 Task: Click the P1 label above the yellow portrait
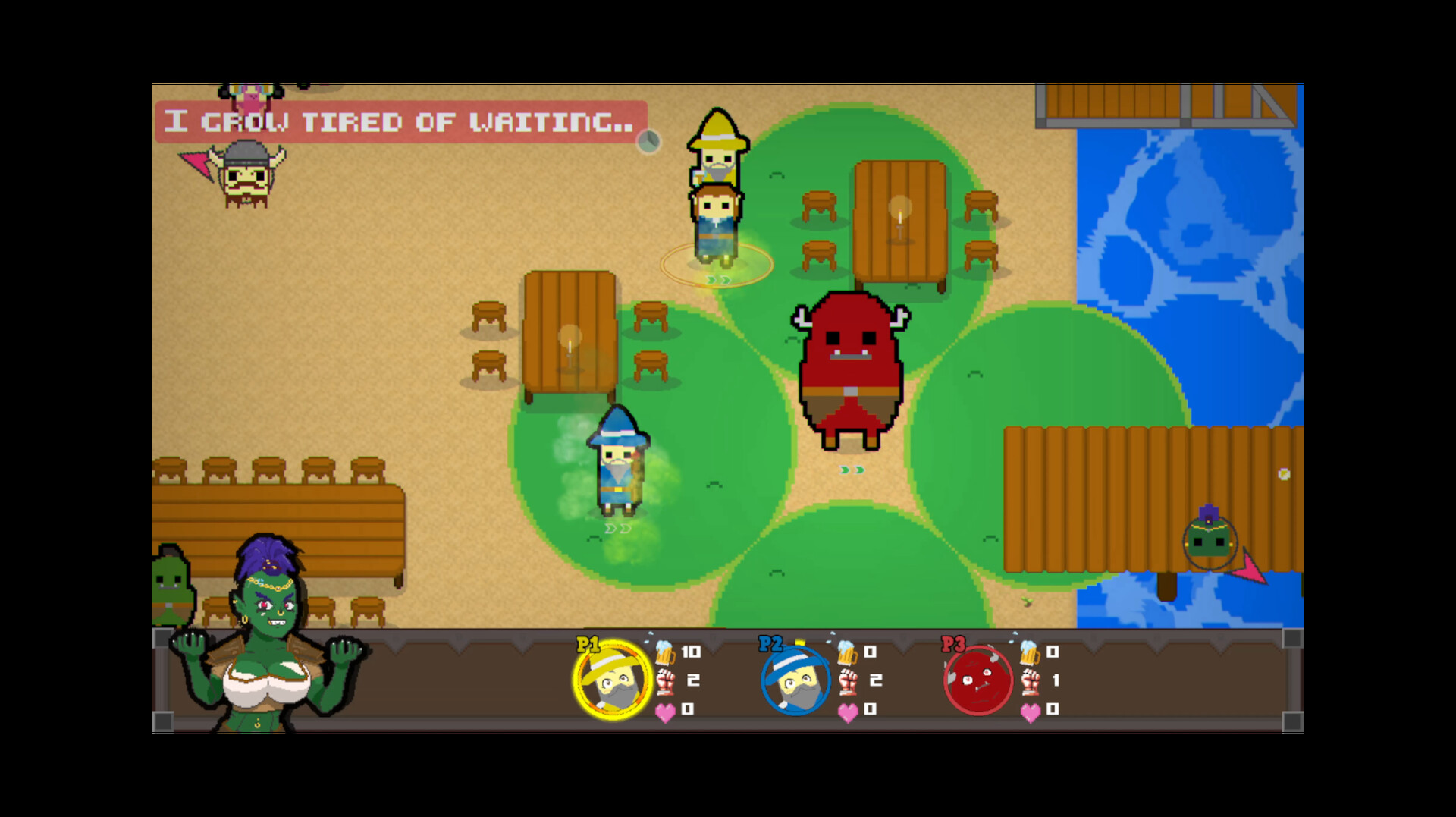[x=588, y=645]
